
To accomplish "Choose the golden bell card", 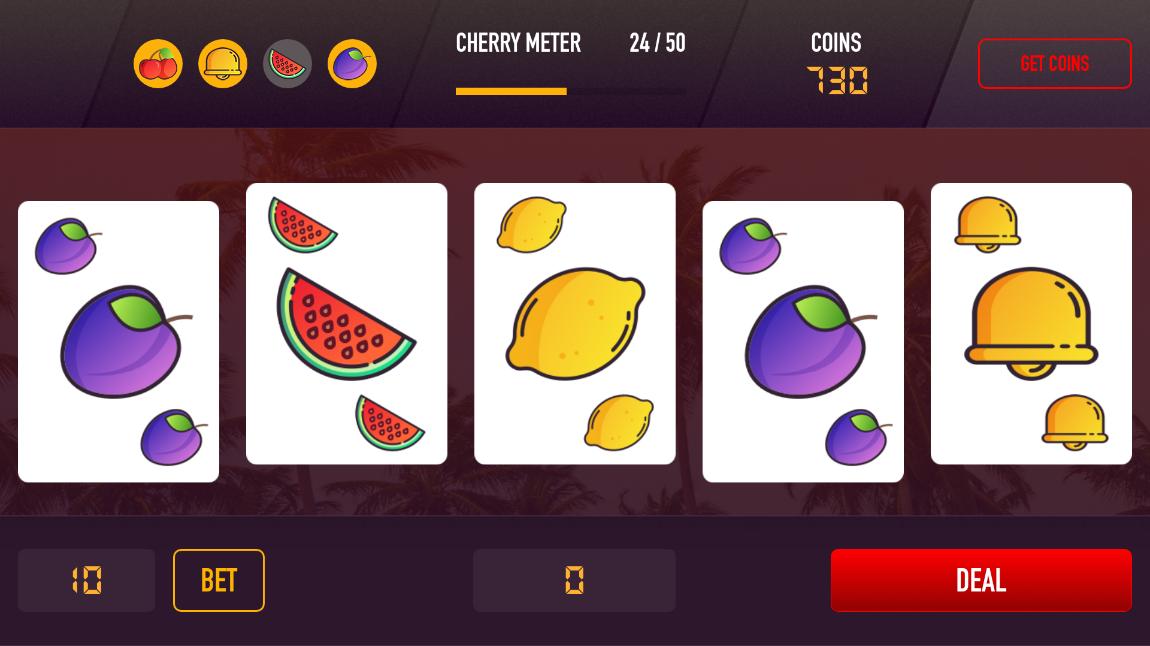I will click(1031, 323).
